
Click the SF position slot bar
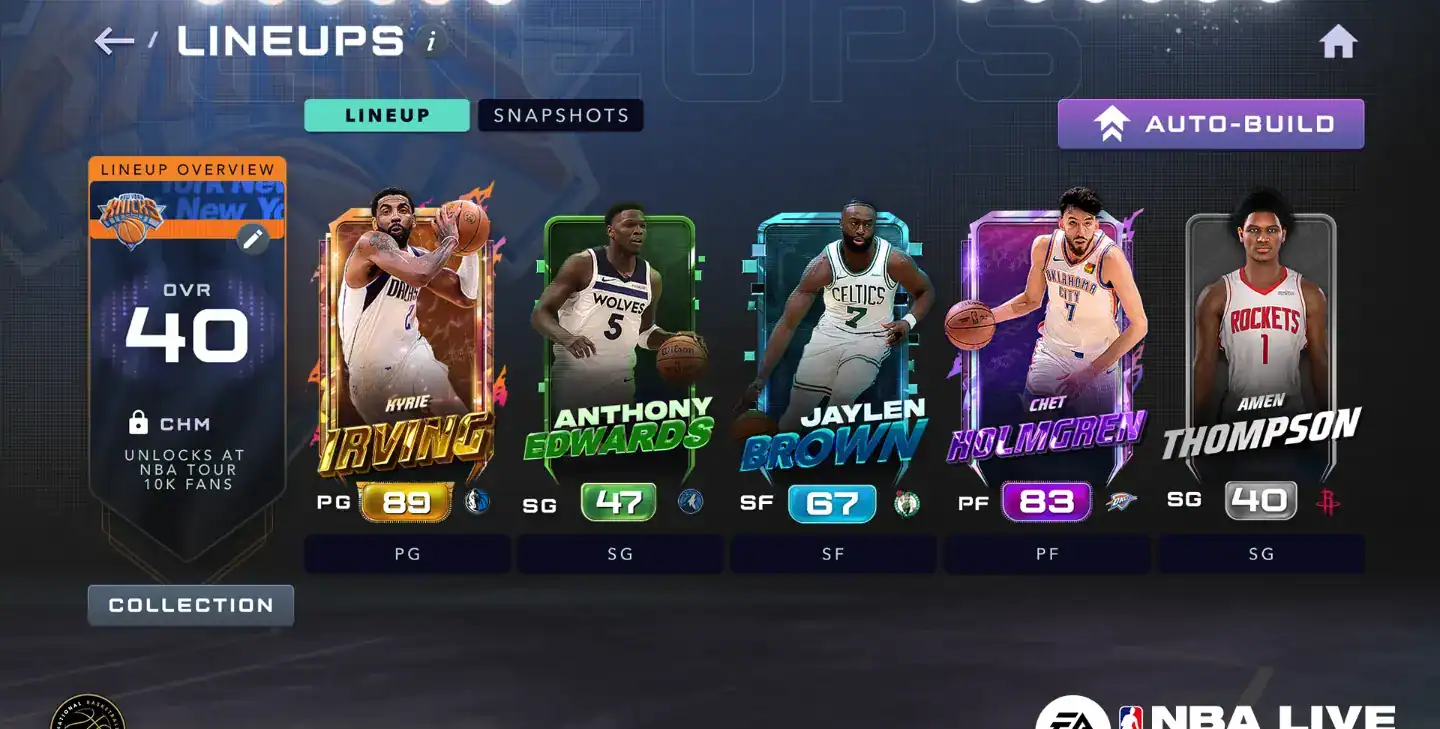[833, 554]
